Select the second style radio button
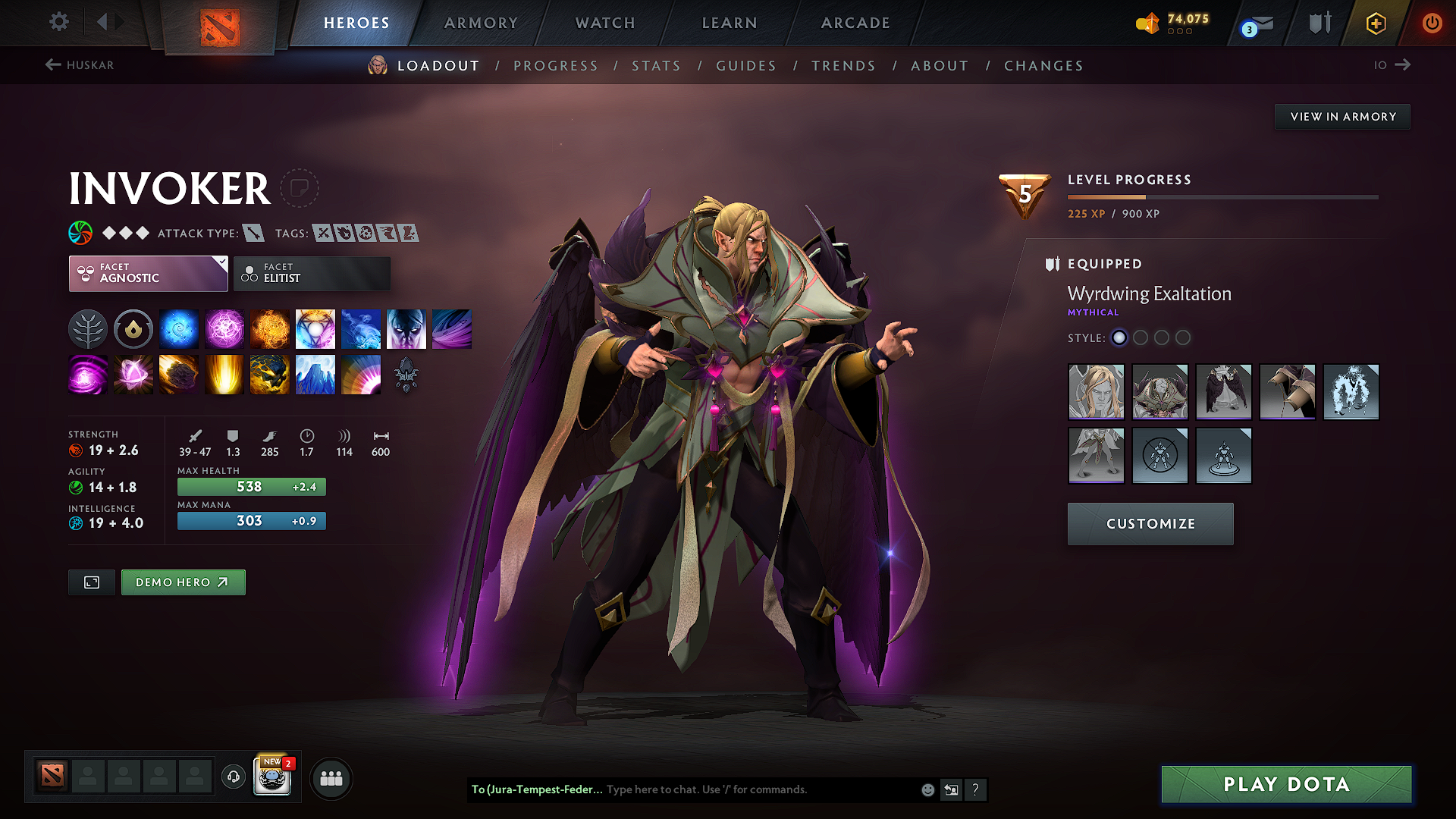 (x=1141, y=338)
